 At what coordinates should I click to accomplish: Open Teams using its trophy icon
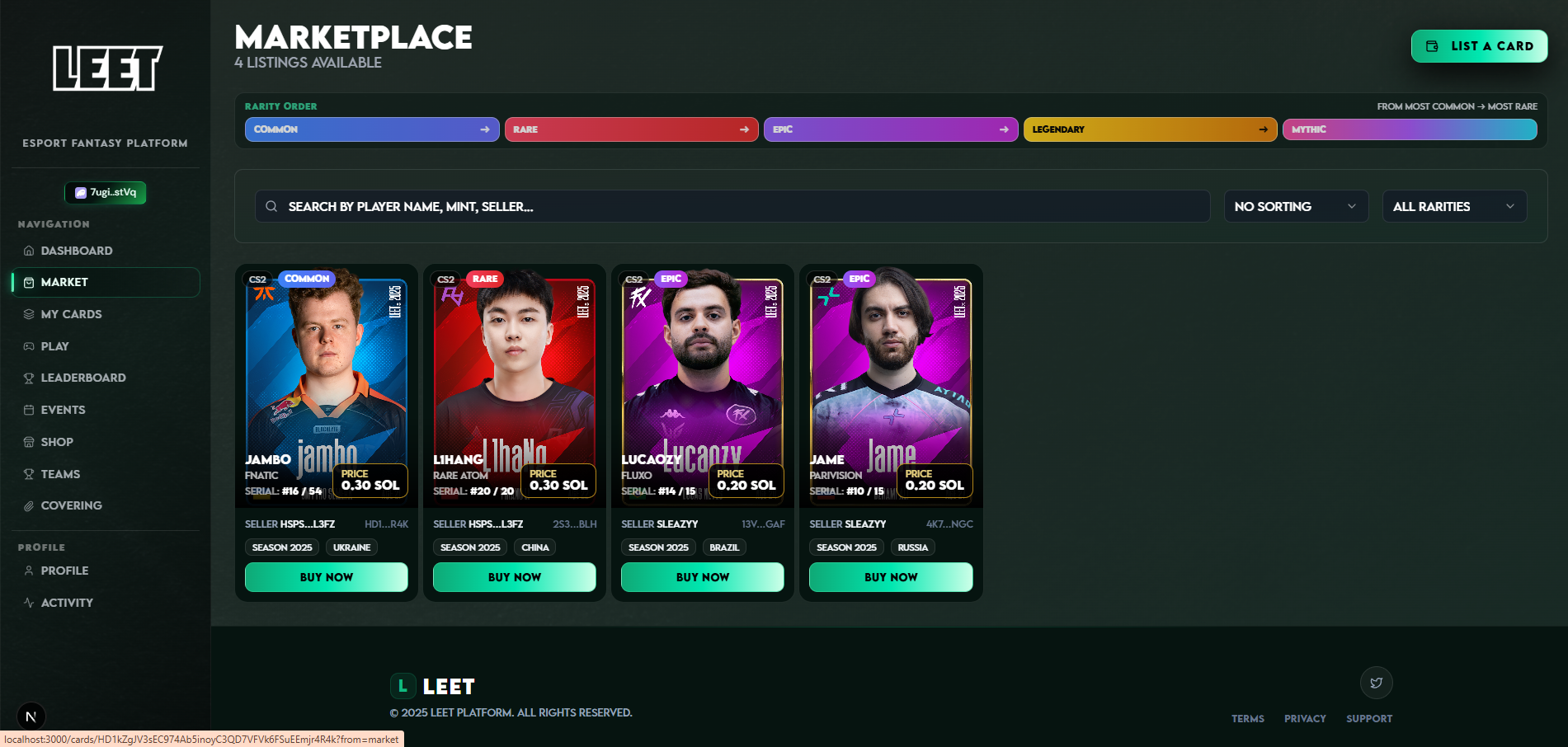(x=29, y=473)
